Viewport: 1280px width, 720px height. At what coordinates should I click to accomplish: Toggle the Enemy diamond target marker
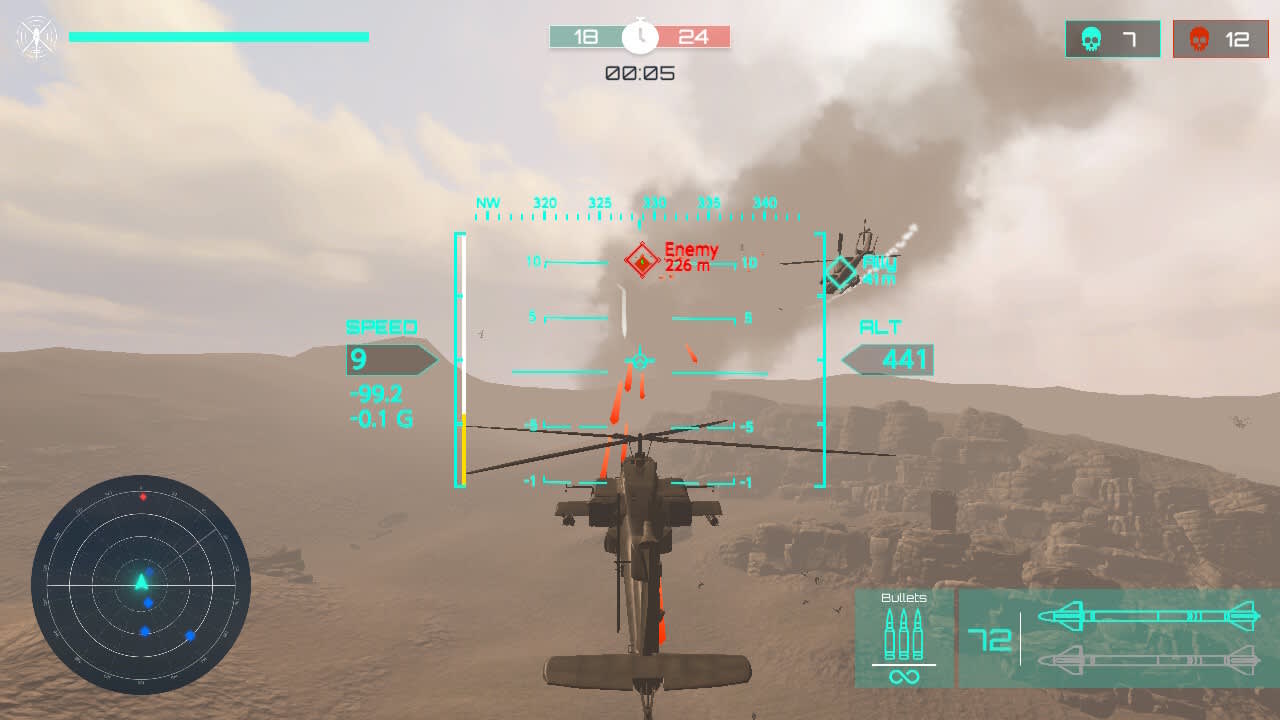tap(641, 258)
